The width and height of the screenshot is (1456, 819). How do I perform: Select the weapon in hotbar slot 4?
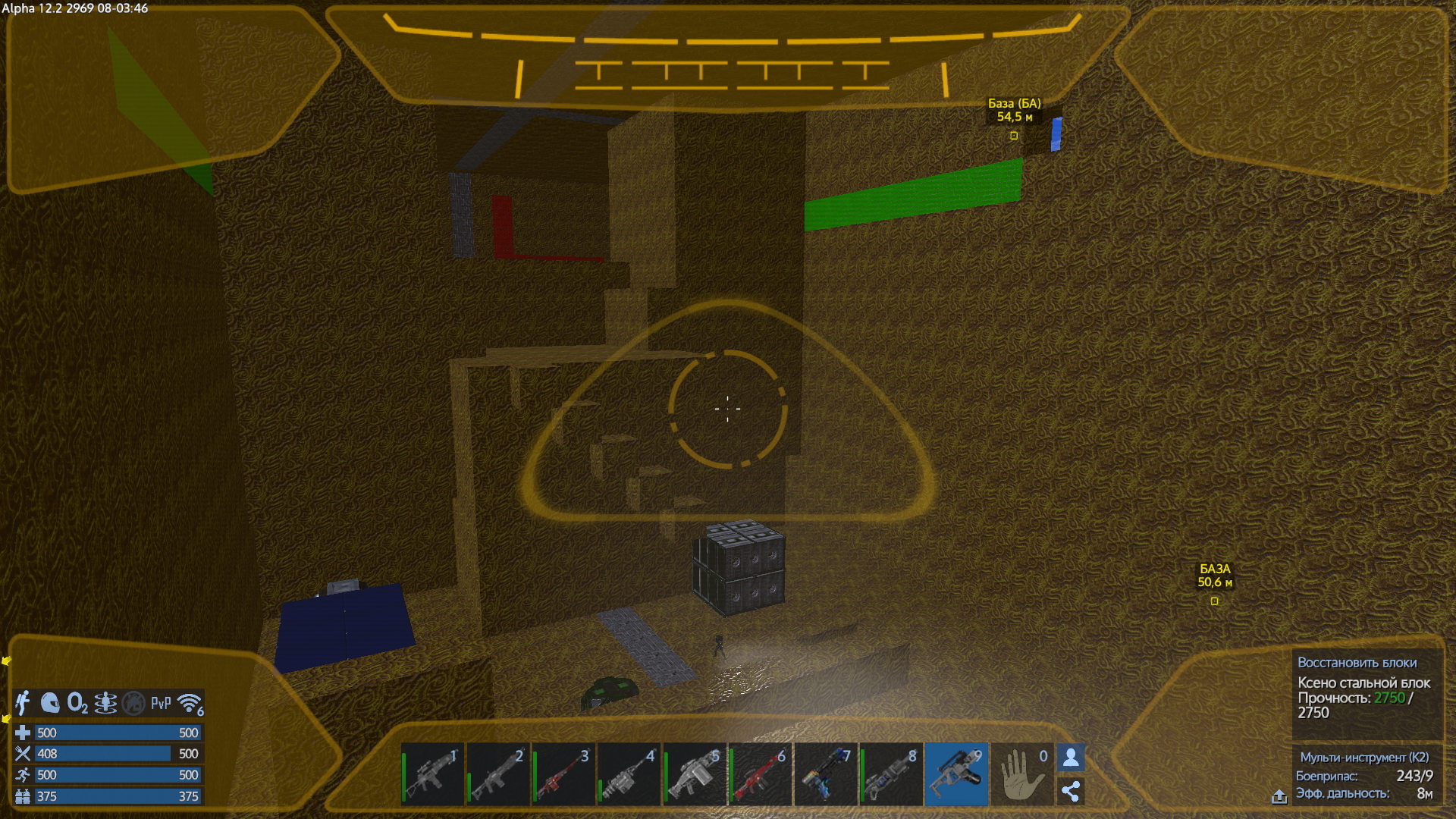pos(629,774)
